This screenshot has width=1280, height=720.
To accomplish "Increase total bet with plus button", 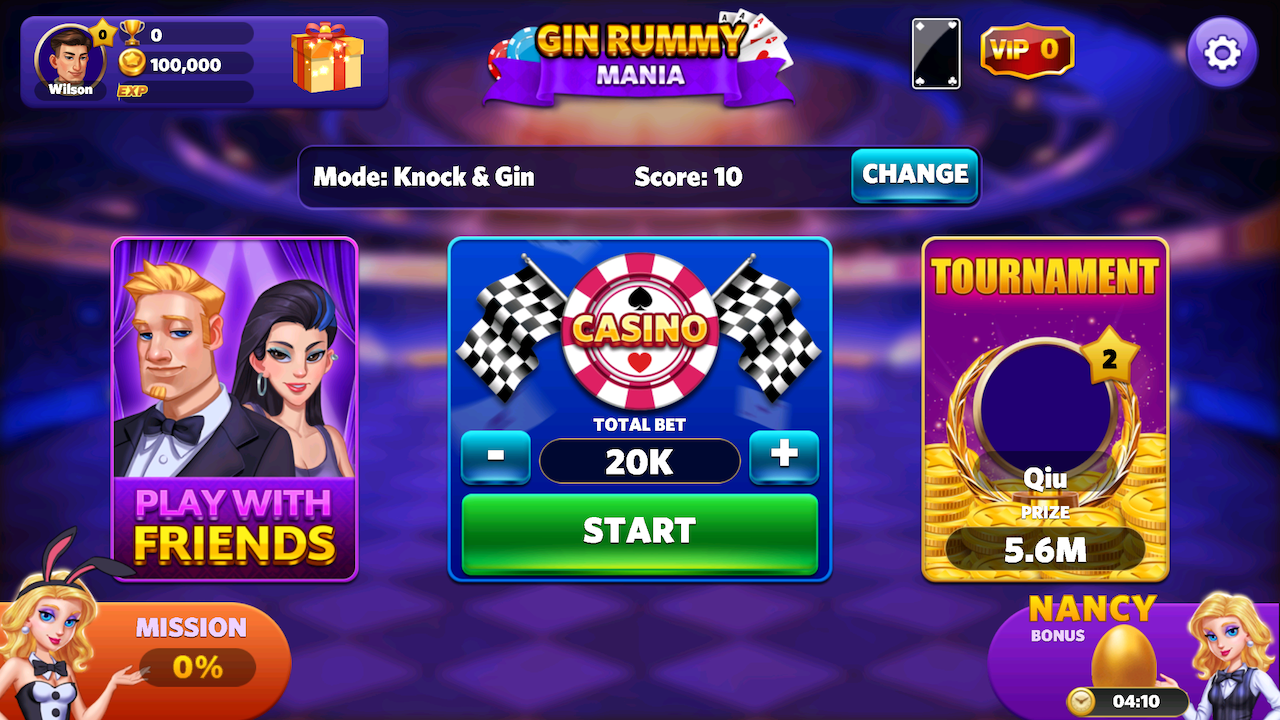I will (x=784, y=456).
